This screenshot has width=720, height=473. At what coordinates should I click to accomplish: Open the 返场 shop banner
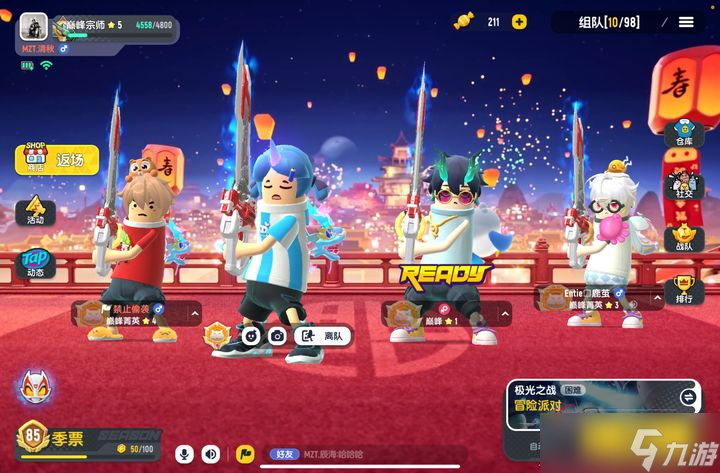[57, 158]
